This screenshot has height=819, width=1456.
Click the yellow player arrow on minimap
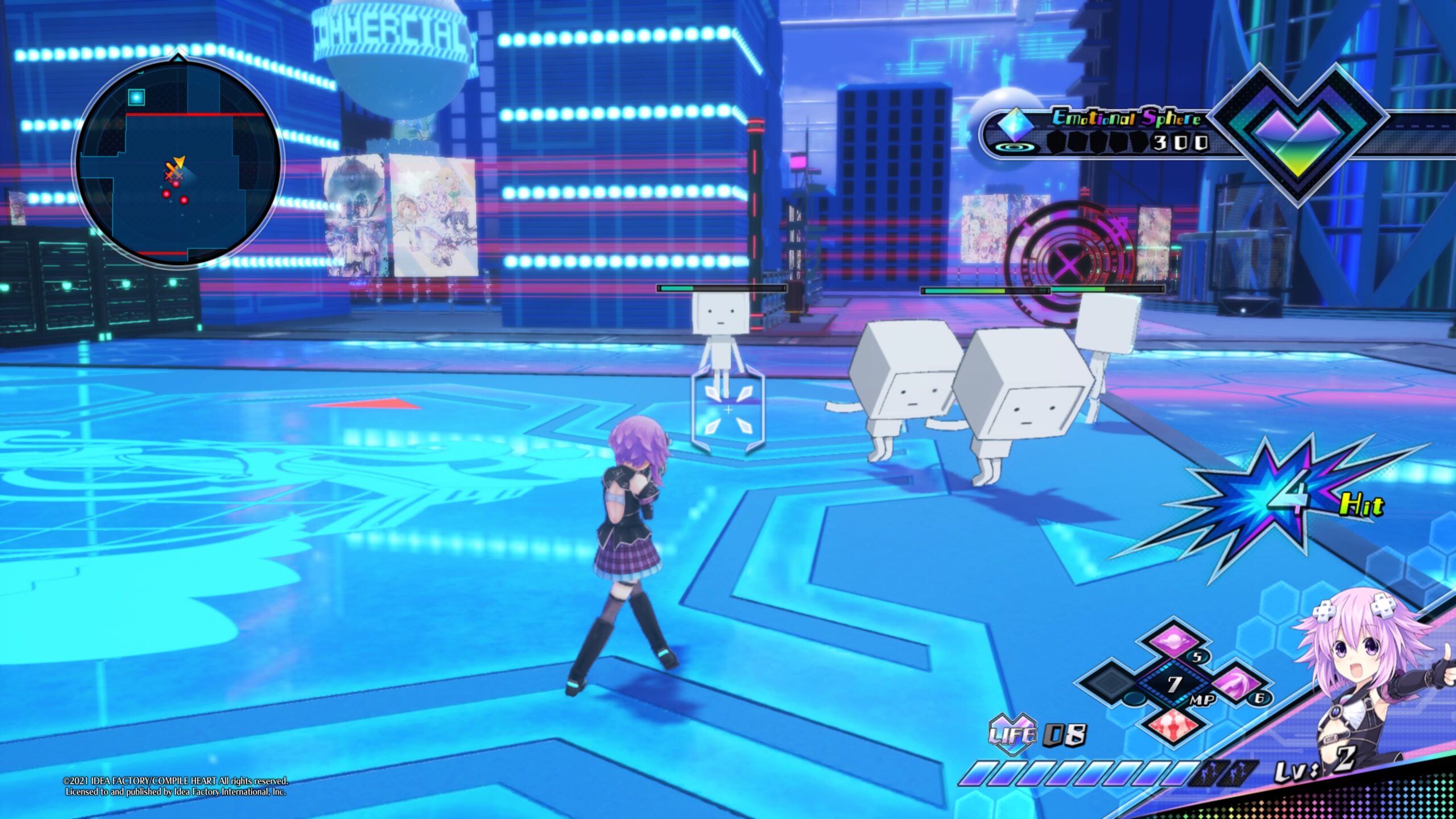pos(179,162)
